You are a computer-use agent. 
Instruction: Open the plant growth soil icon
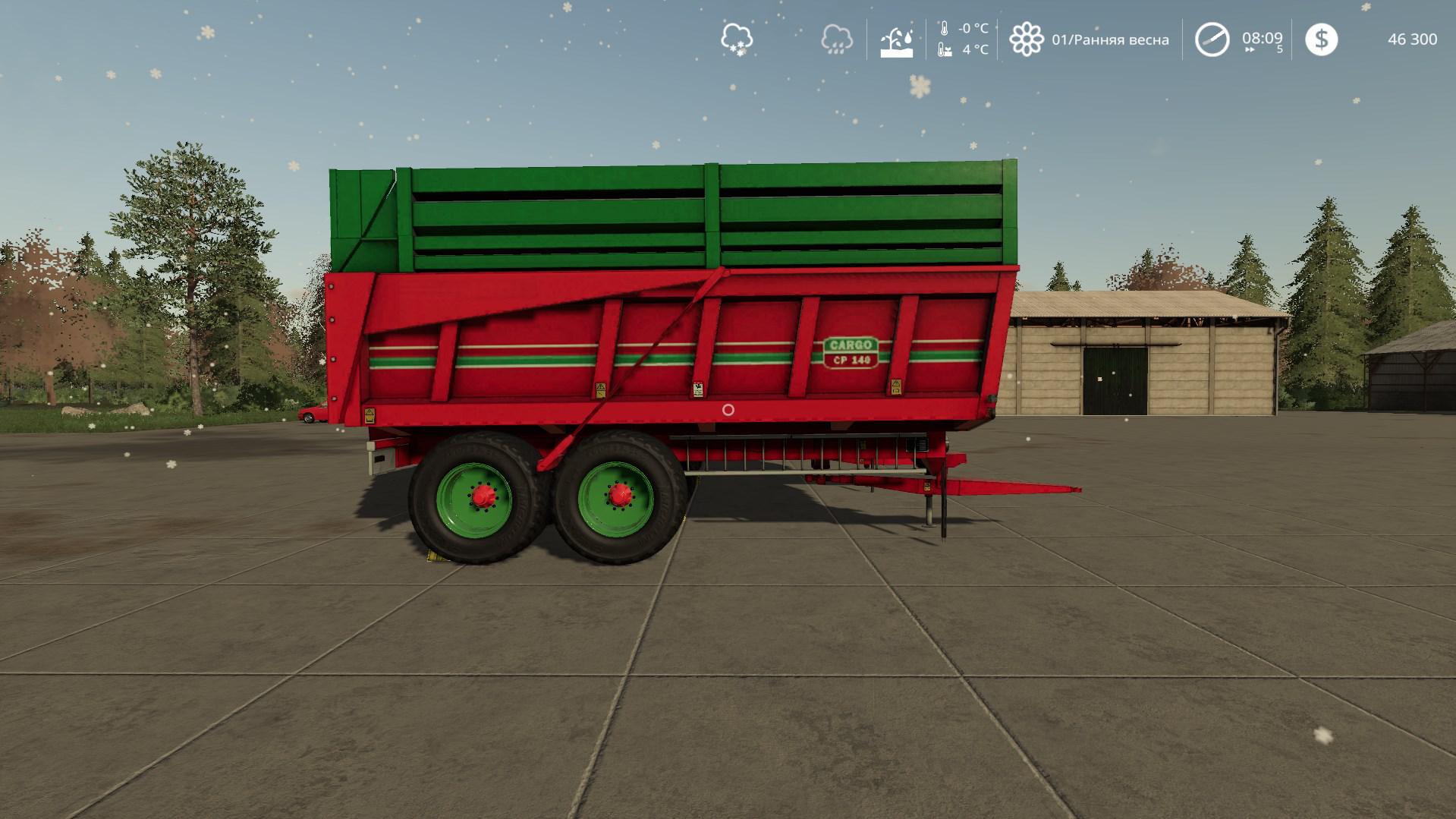click(896, 40)
